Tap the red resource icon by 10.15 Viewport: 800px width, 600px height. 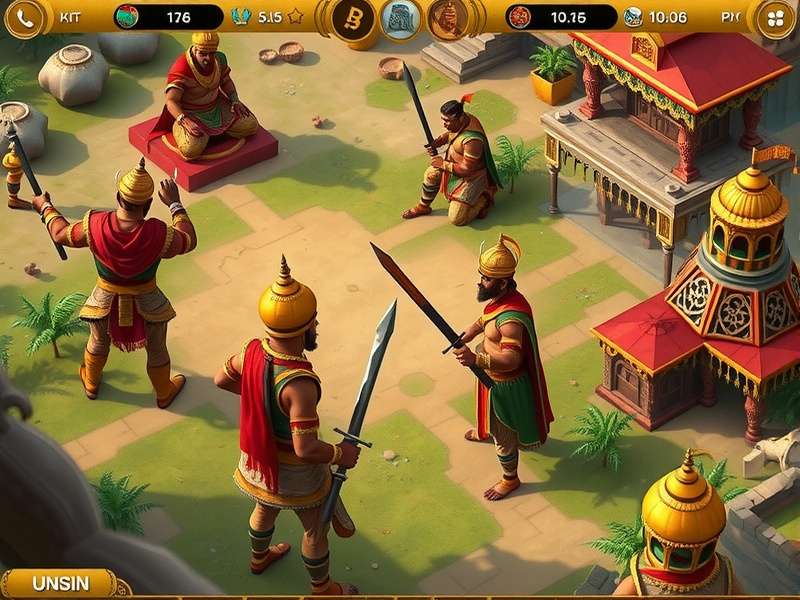pyautogui.click(x=519, y=17)
